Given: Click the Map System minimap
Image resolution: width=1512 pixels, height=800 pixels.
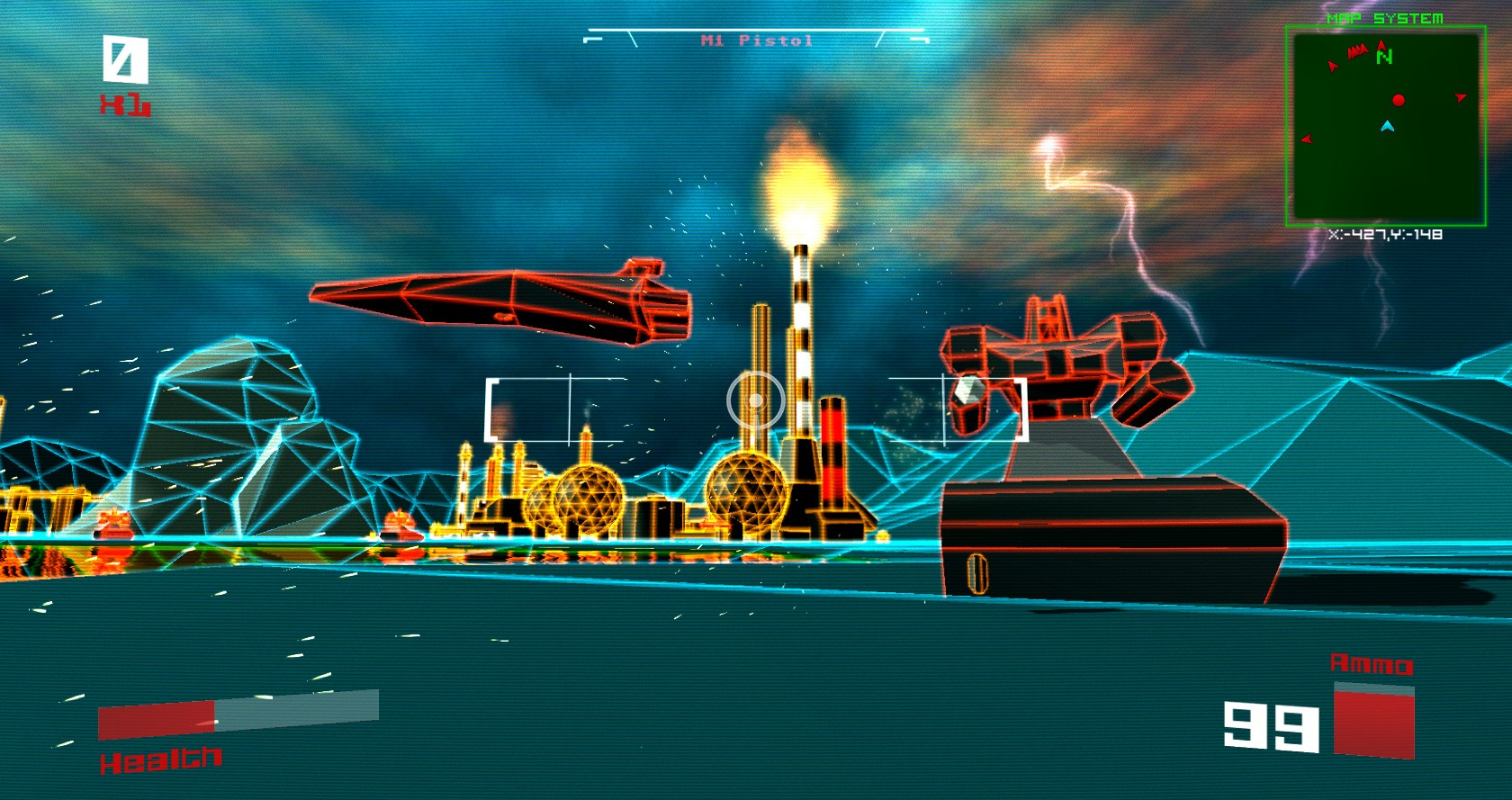Looking at the screenshot, I should (x=1385, y=126).
